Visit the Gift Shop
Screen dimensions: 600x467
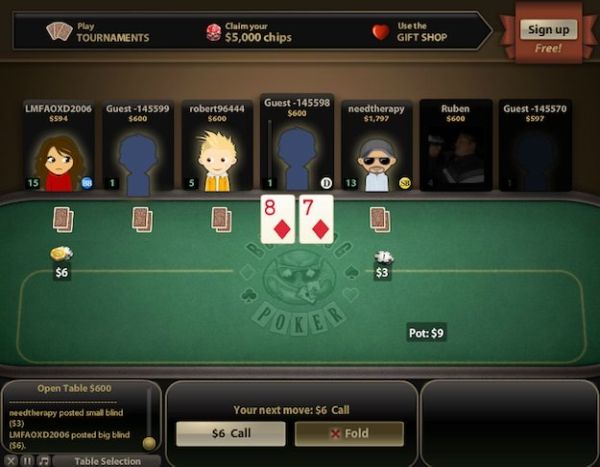pyautogui.click(x=412, y=32)
